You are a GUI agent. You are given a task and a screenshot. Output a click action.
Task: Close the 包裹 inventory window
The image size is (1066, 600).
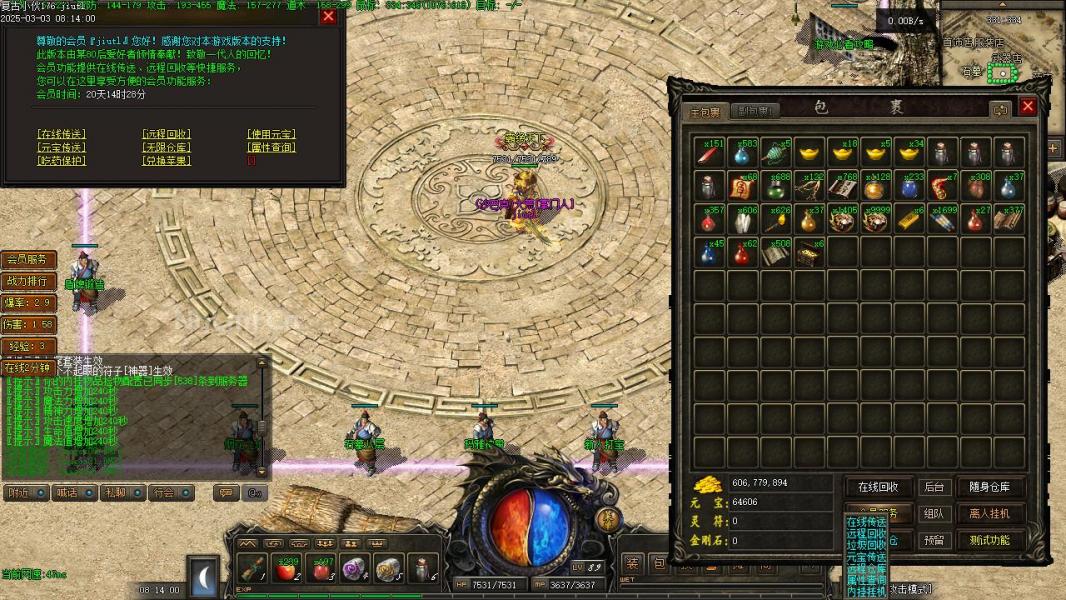[x=1027, y=108]
